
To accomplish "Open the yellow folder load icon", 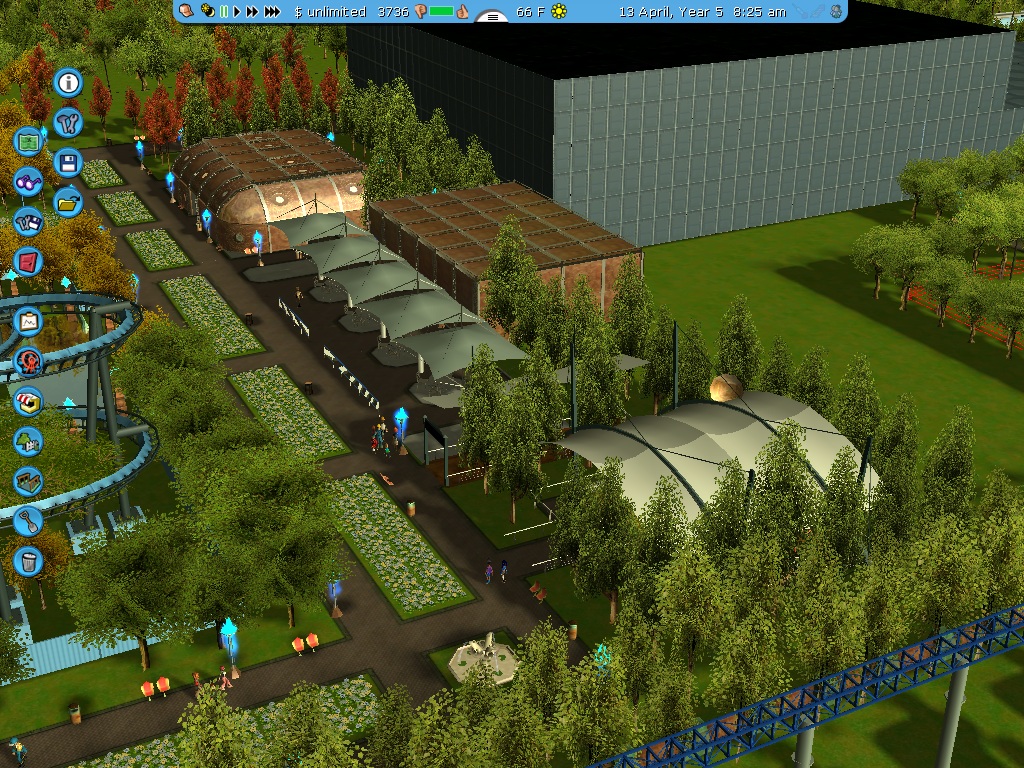I will (68, 202).
